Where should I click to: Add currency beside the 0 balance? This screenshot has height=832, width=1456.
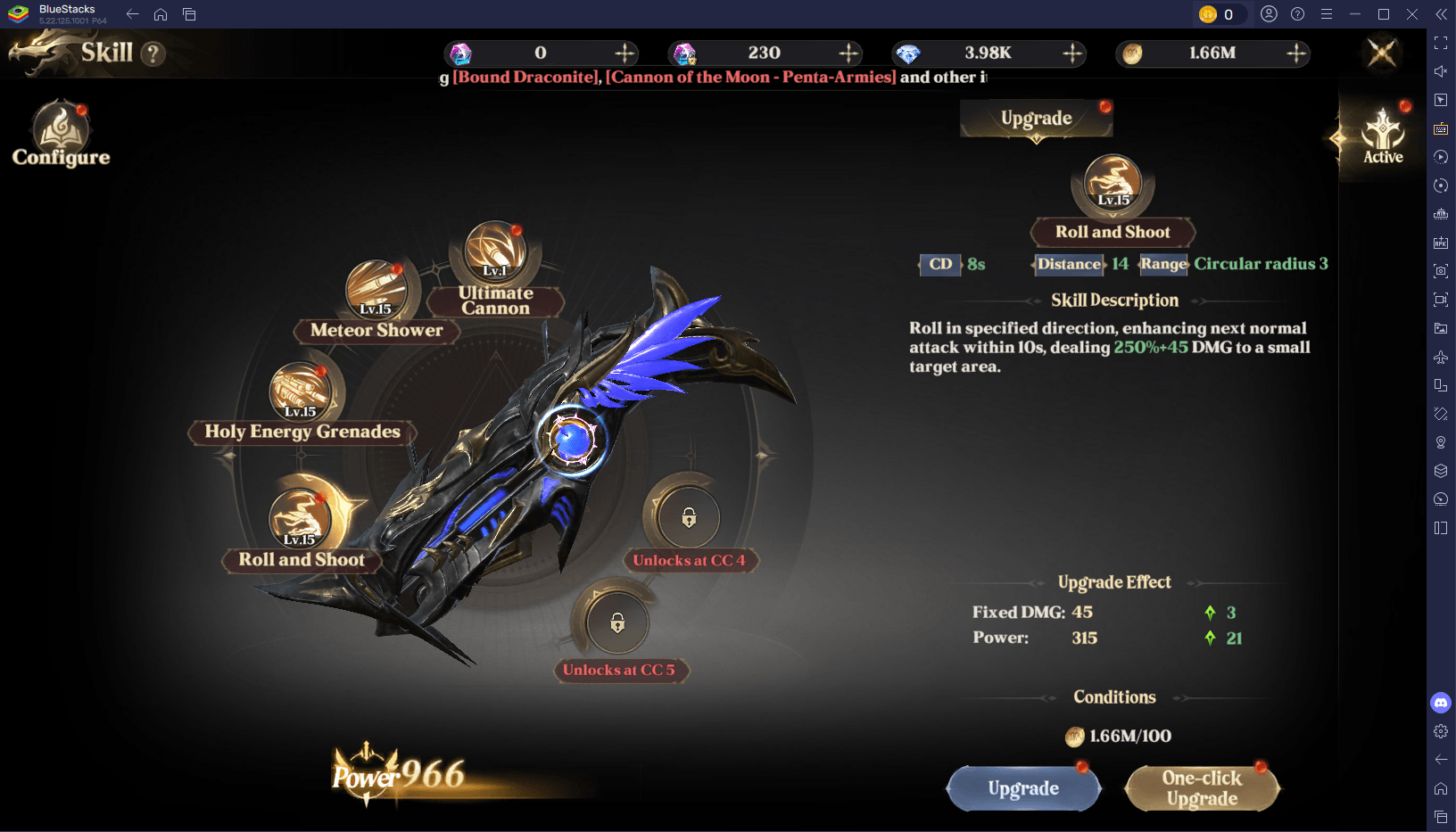coord(625,54)
